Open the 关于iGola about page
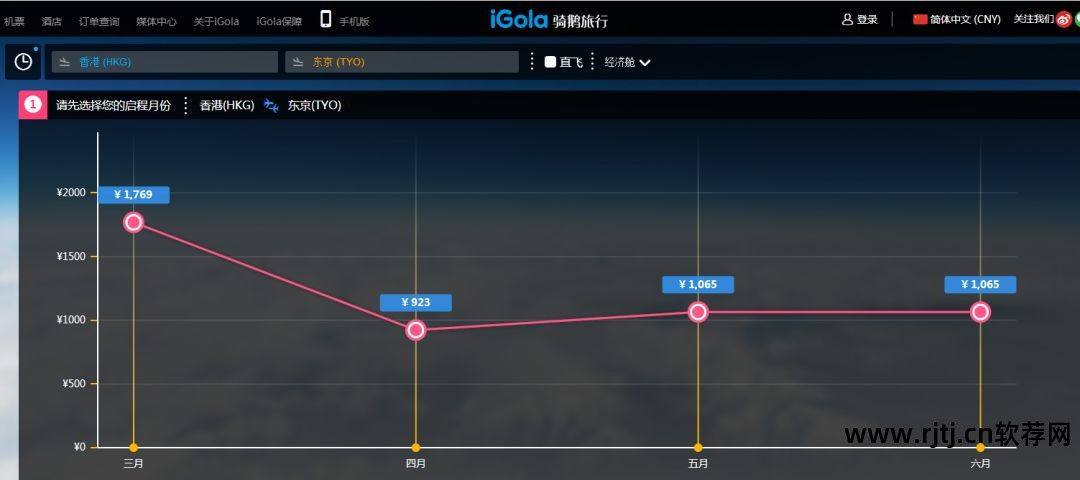 coord(216,21)
